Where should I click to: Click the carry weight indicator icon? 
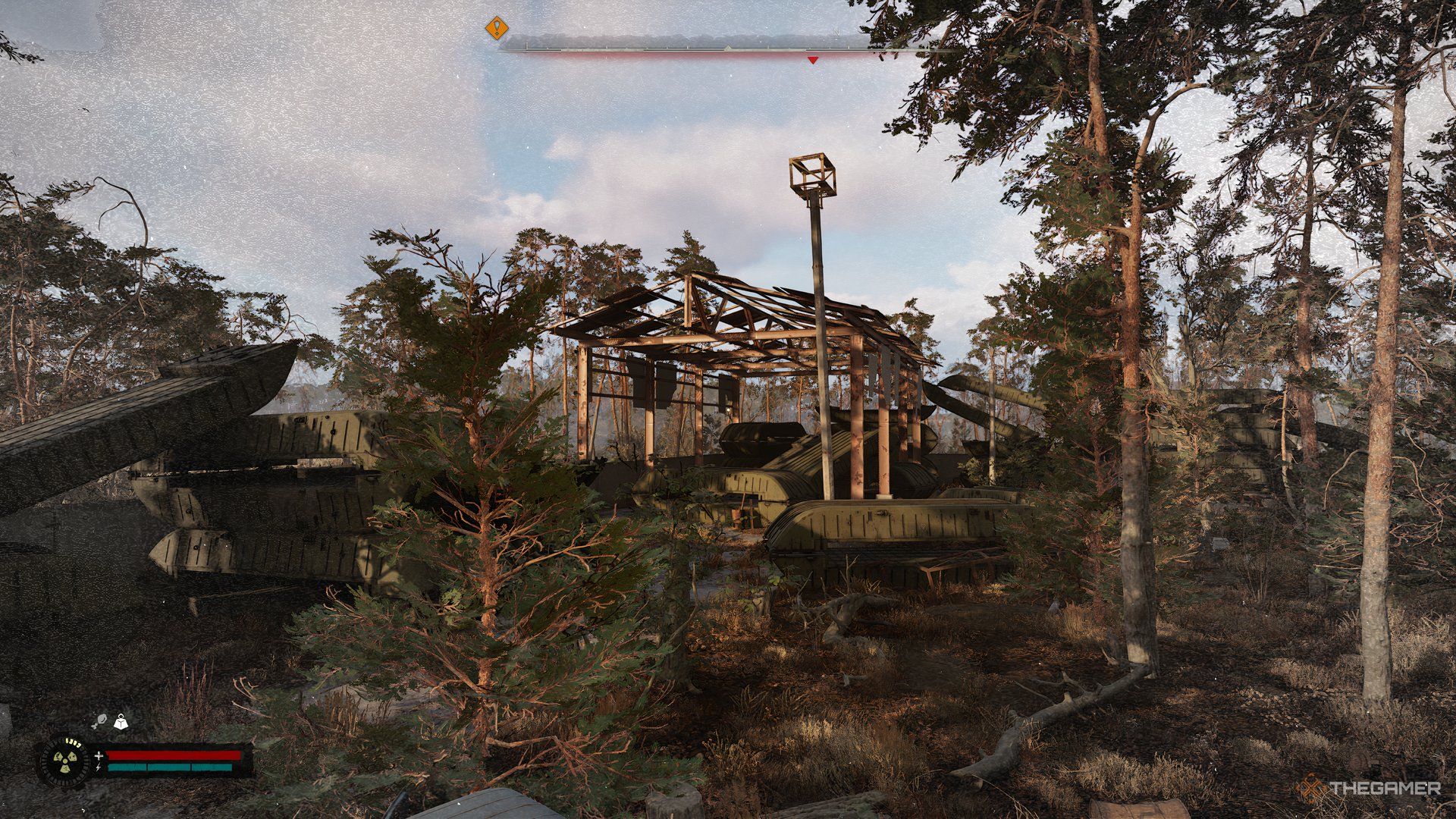[x=121, y=721]
